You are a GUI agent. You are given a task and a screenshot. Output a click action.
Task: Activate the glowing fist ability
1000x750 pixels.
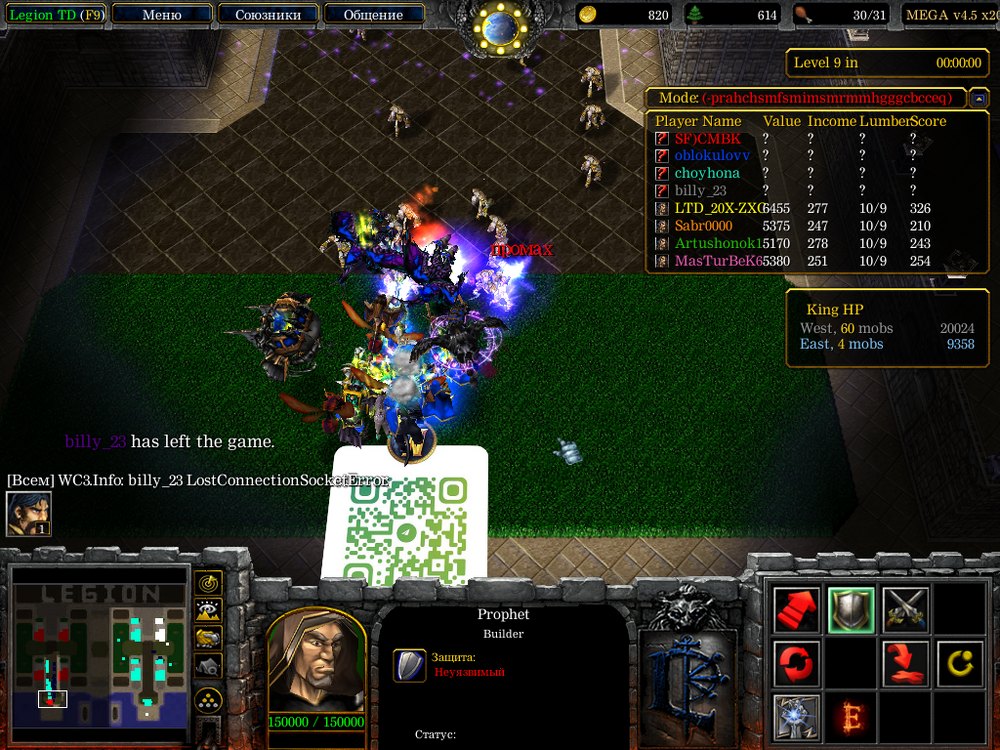pos(797,716)
